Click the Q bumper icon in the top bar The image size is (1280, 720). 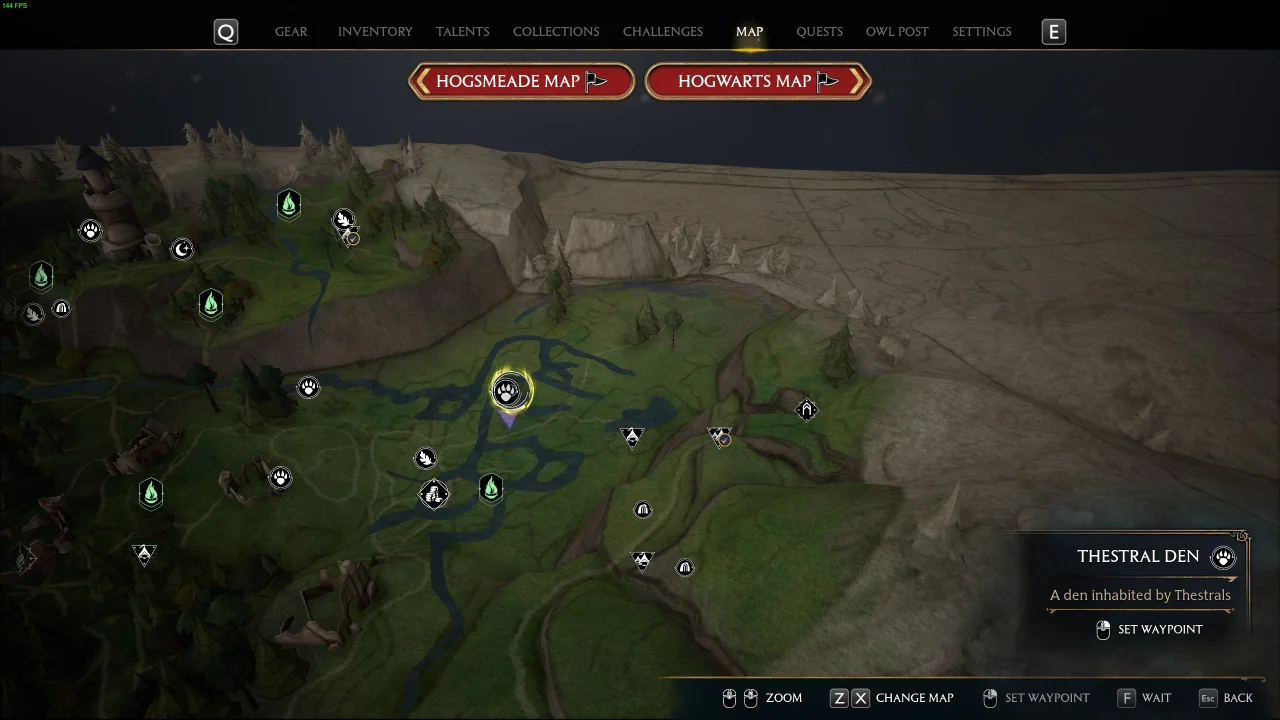pyautogui.click(x=225, y=31)
